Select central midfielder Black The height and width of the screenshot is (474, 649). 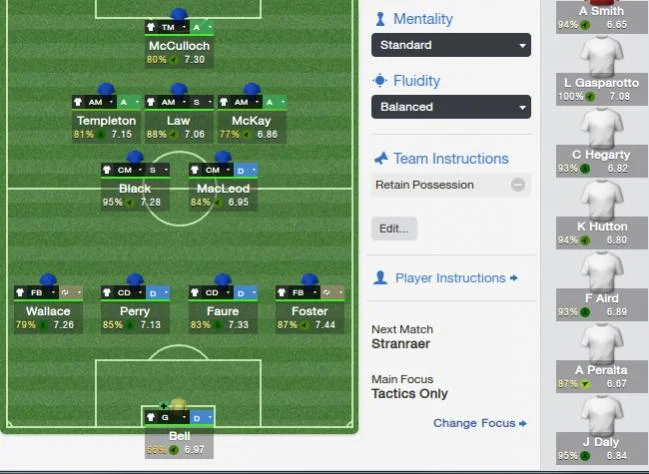[x=135, y=188]
